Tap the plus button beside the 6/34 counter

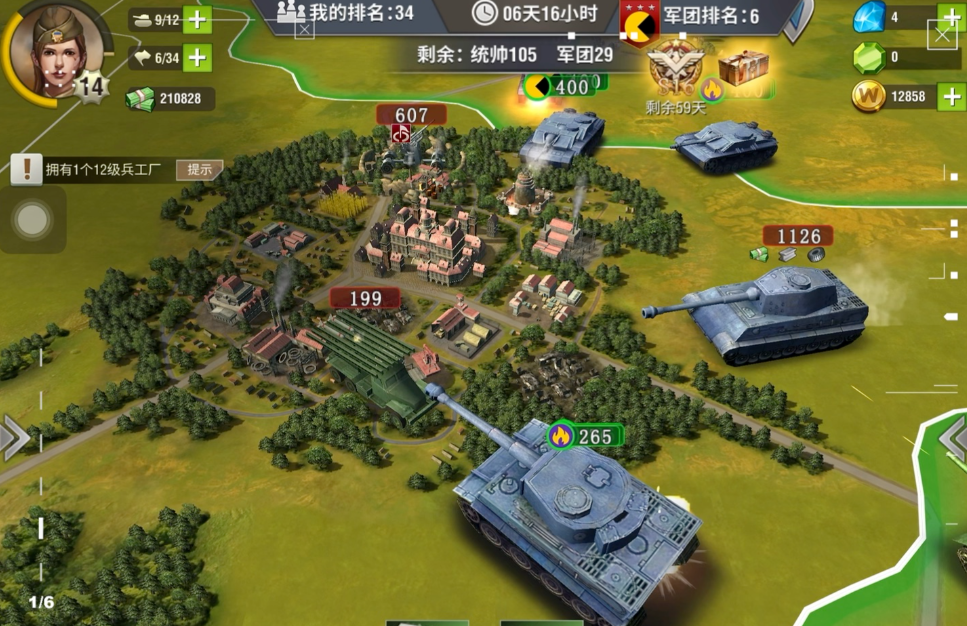point(198,59)
